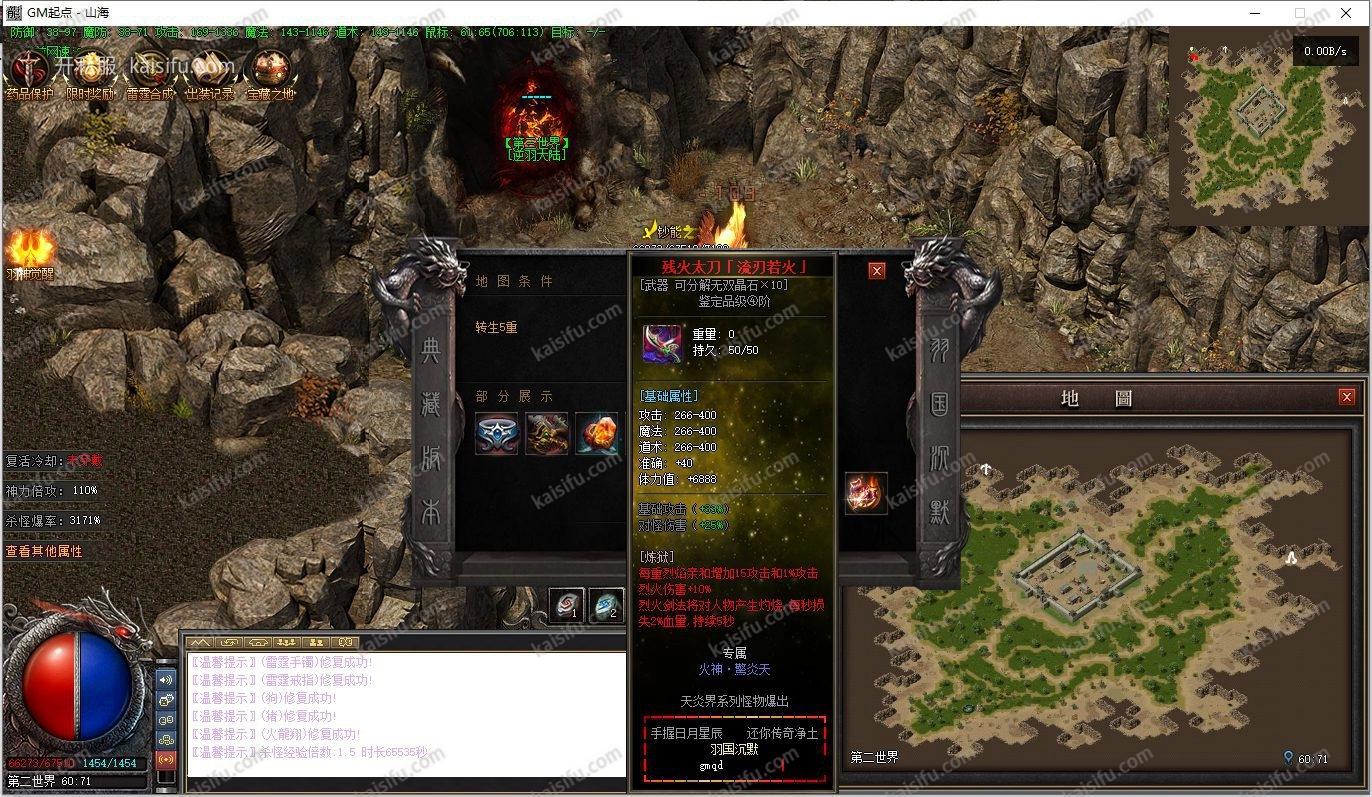
Task: Maximize the game window
Action: coord(1300,13)
